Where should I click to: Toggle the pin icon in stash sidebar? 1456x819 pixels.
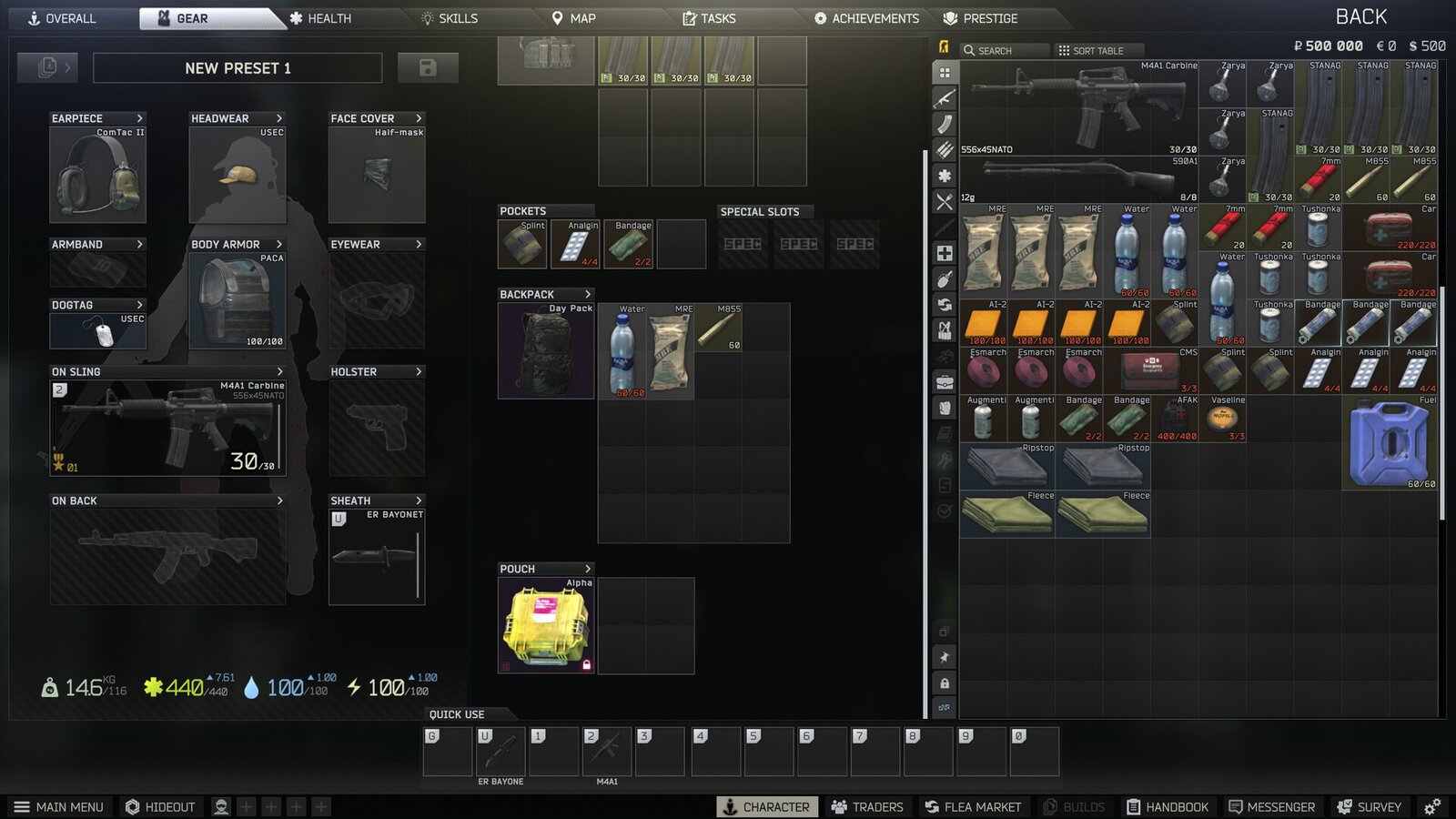tap(945, 654)
